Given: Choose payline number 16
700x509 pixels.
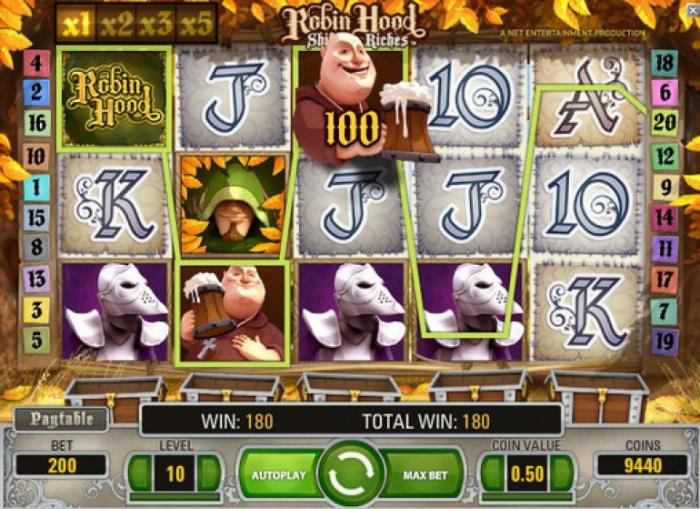Looking at the screenshot, I should 36,124.
